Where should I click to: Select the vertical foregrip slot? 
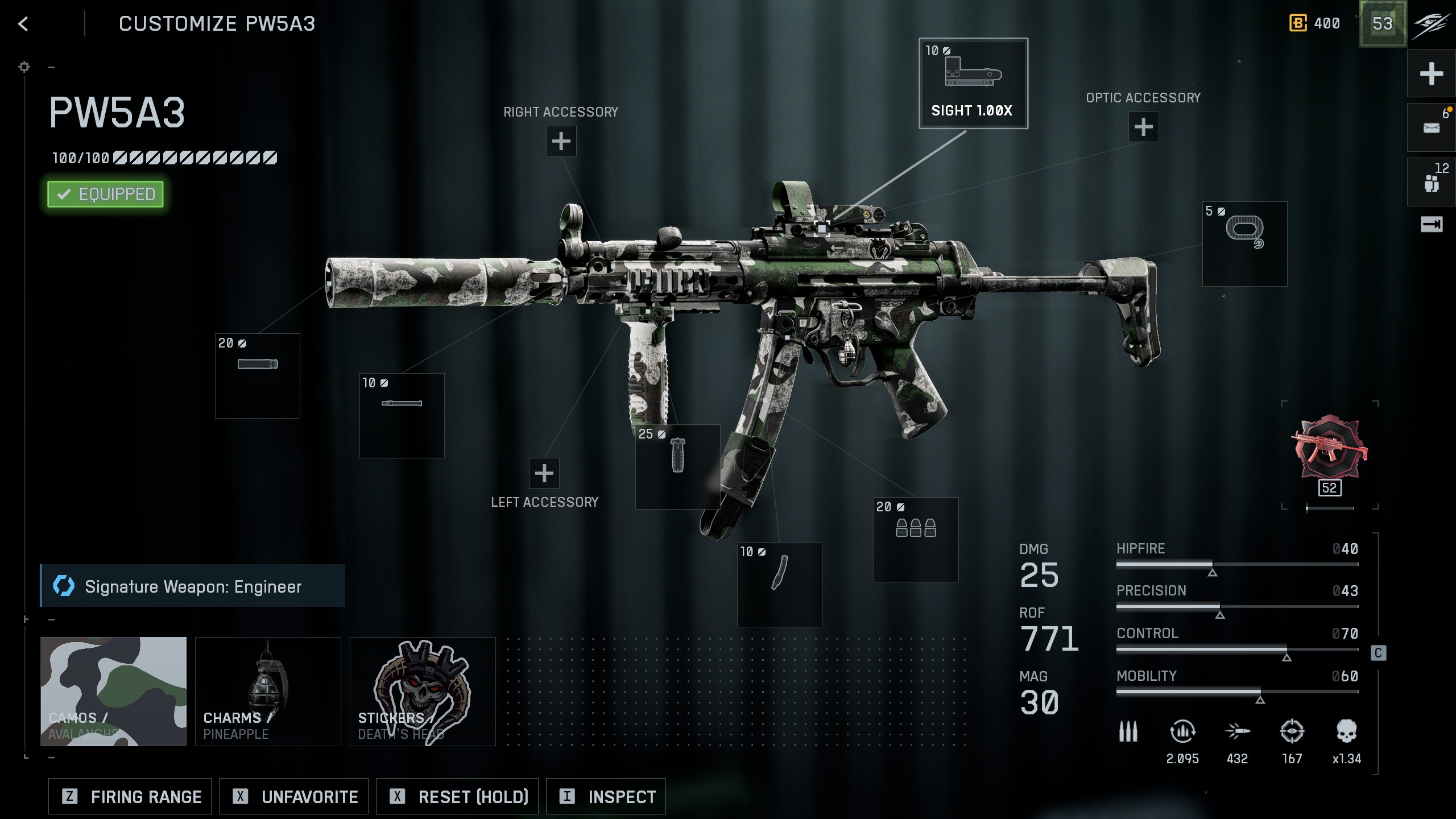(677, 466)
